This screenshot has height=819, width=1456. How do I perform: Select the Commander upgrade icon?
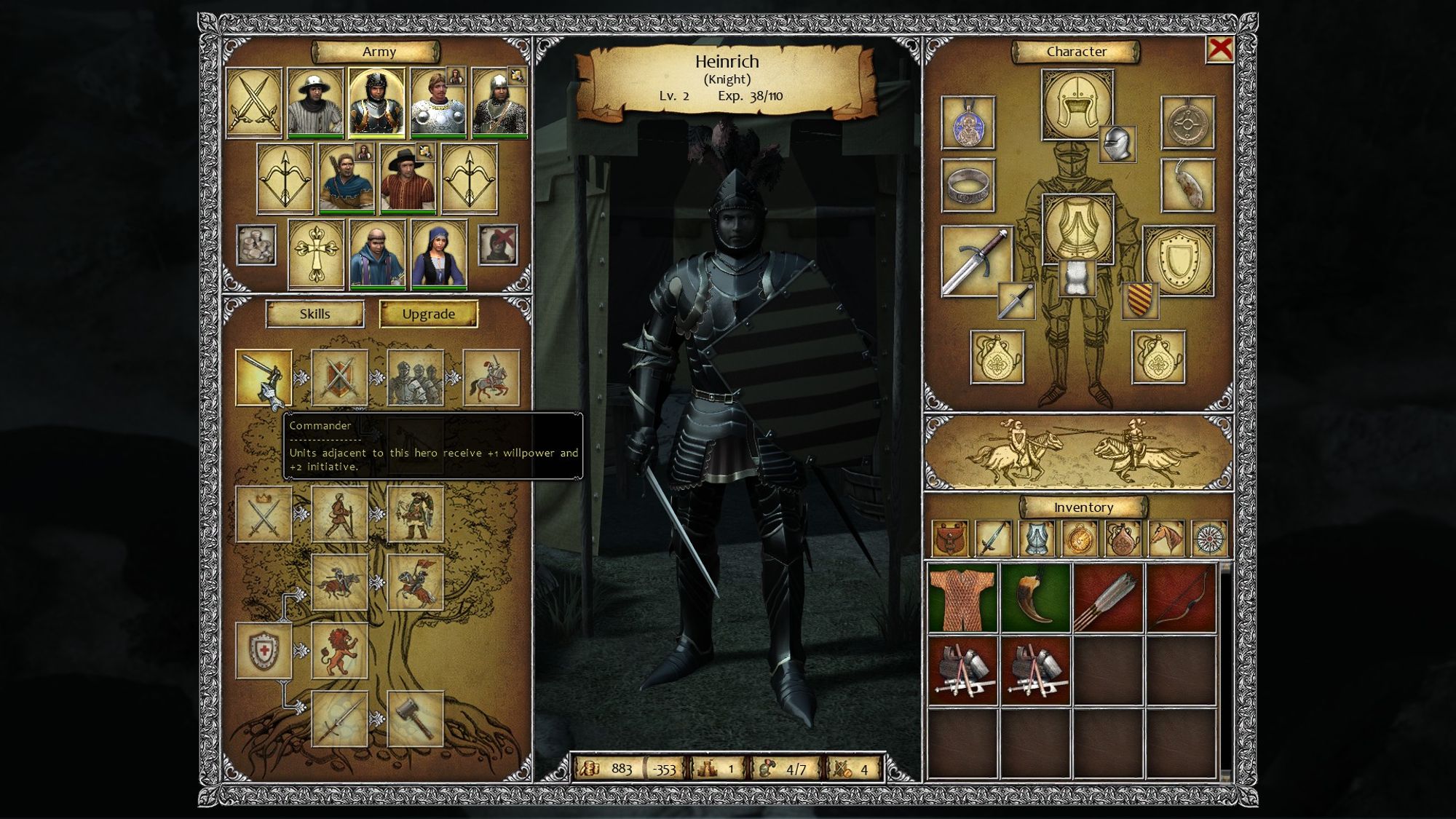[264, 377]
